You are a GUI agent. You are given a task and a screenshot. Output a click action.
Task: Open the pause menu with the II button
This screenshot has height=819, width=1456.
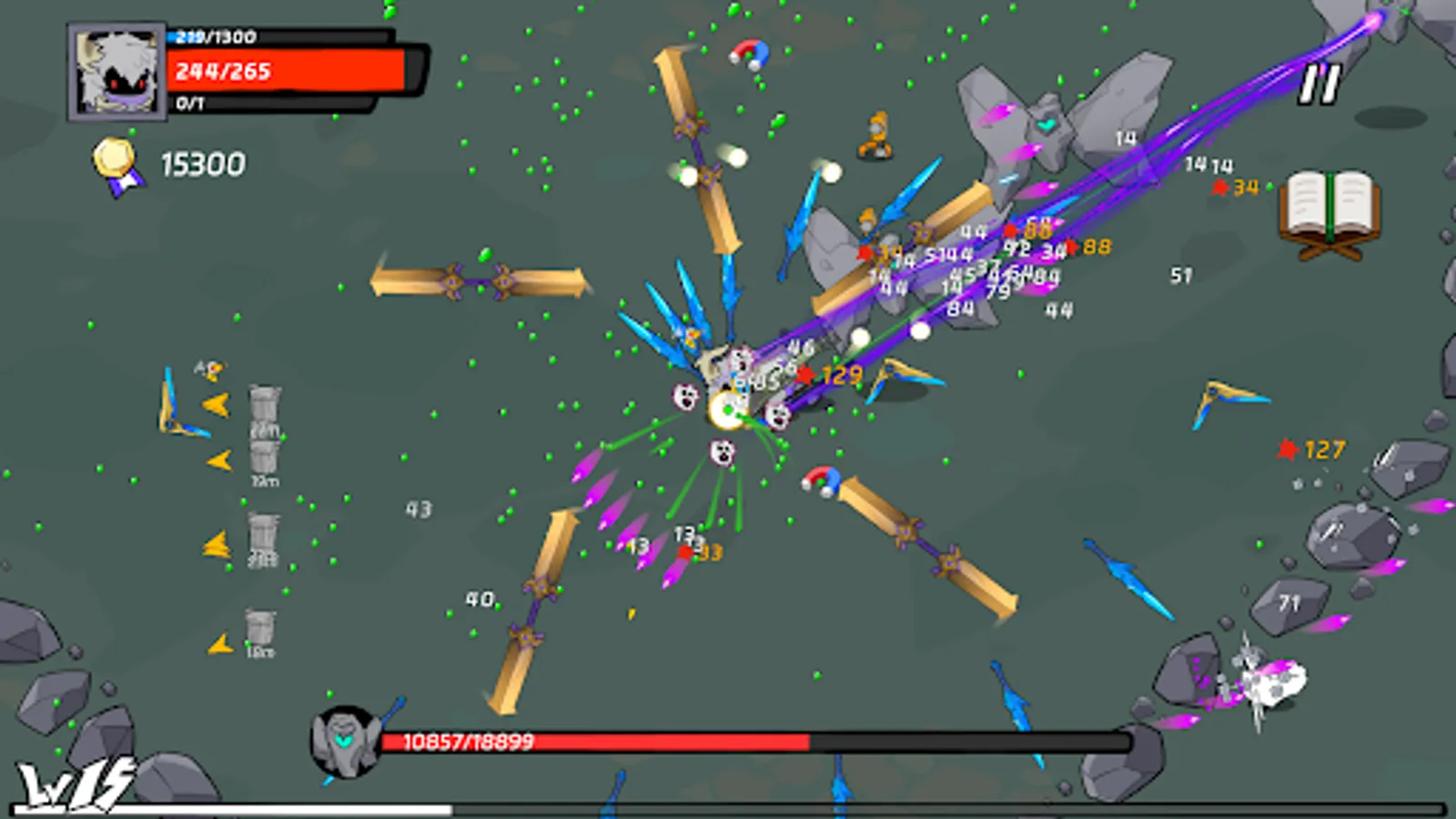coord(1319,86)
